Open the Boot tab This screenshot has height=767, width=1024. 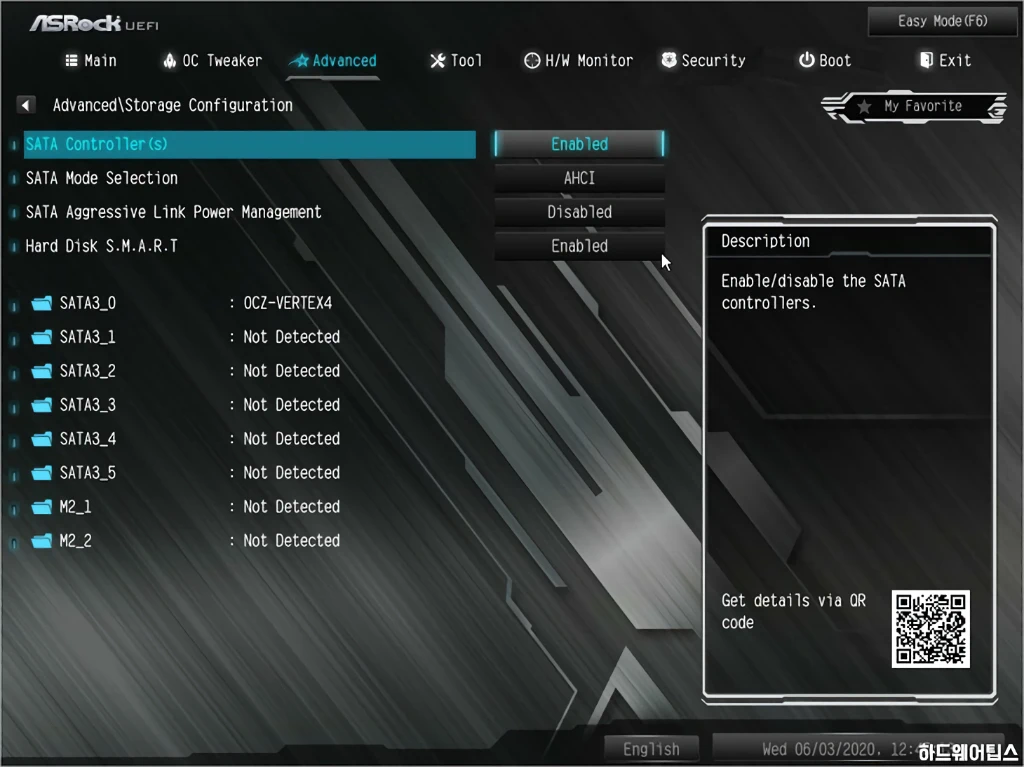point(825,61)
